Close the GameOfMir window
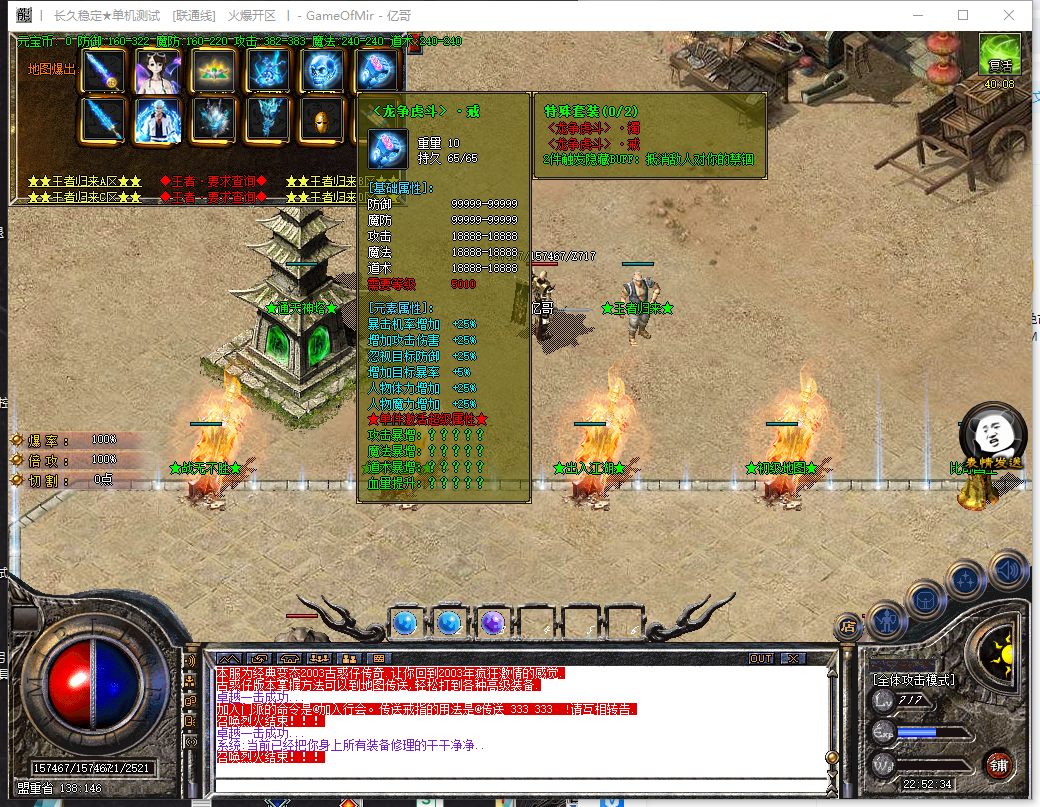 pyautogui.click(x=1010, y=15)
